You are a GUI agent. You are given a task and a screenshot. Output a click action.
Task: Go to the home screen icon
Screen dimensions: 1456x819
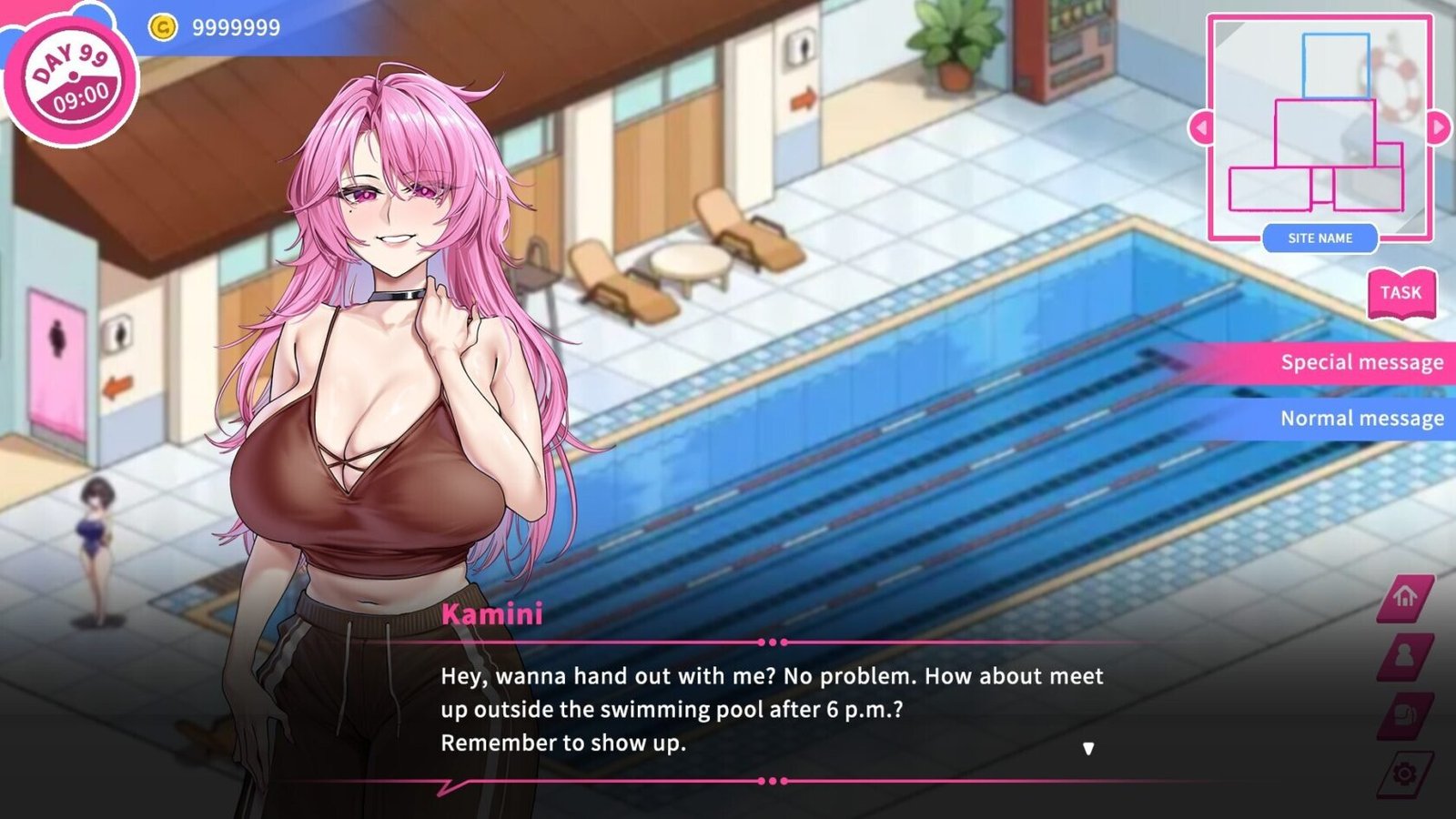click(1405, 597)
